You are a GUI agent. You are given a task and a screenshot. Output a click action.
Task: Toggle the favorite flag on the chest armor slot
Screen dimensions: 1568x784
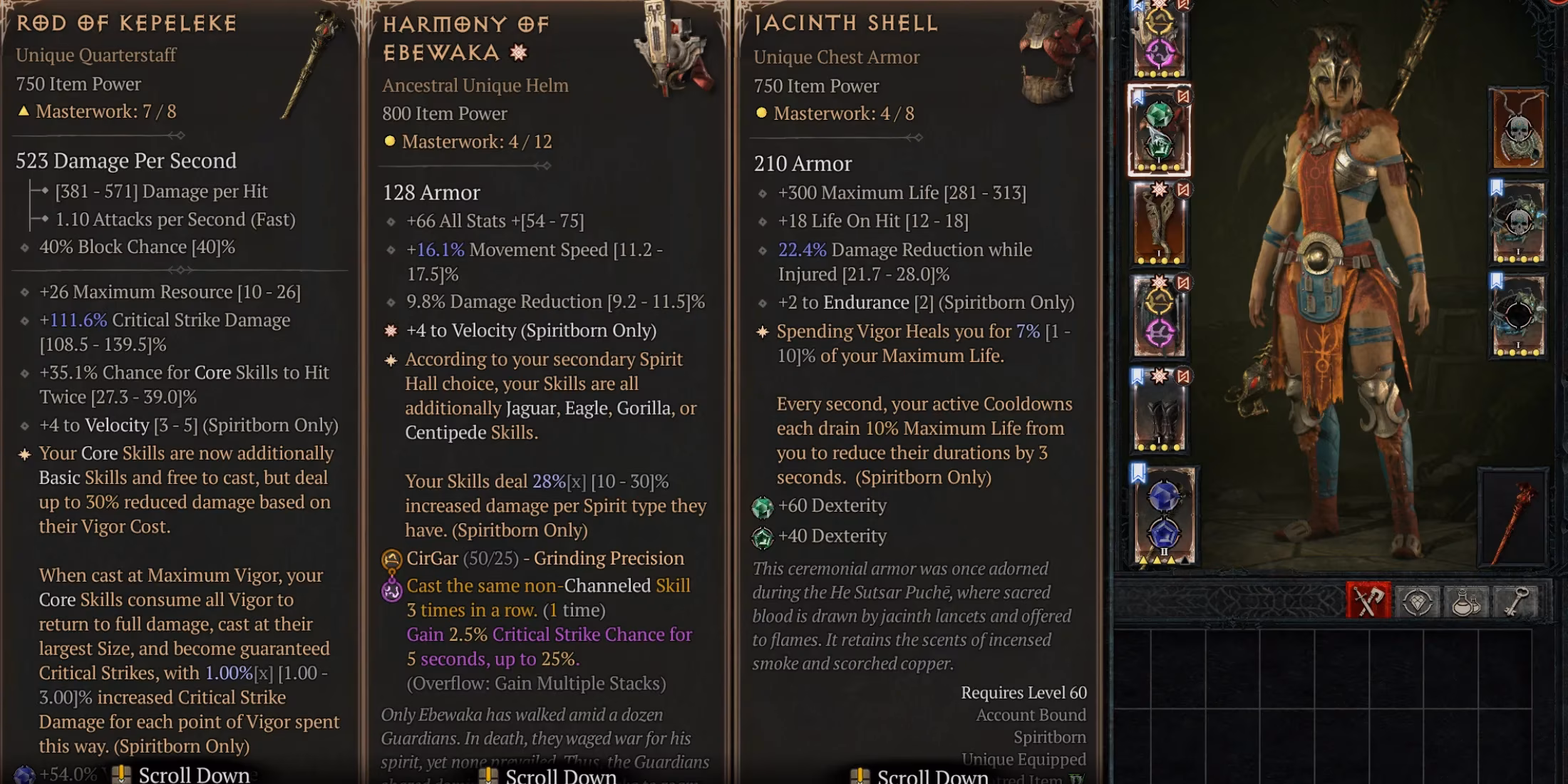click(x=1139, y=96)
